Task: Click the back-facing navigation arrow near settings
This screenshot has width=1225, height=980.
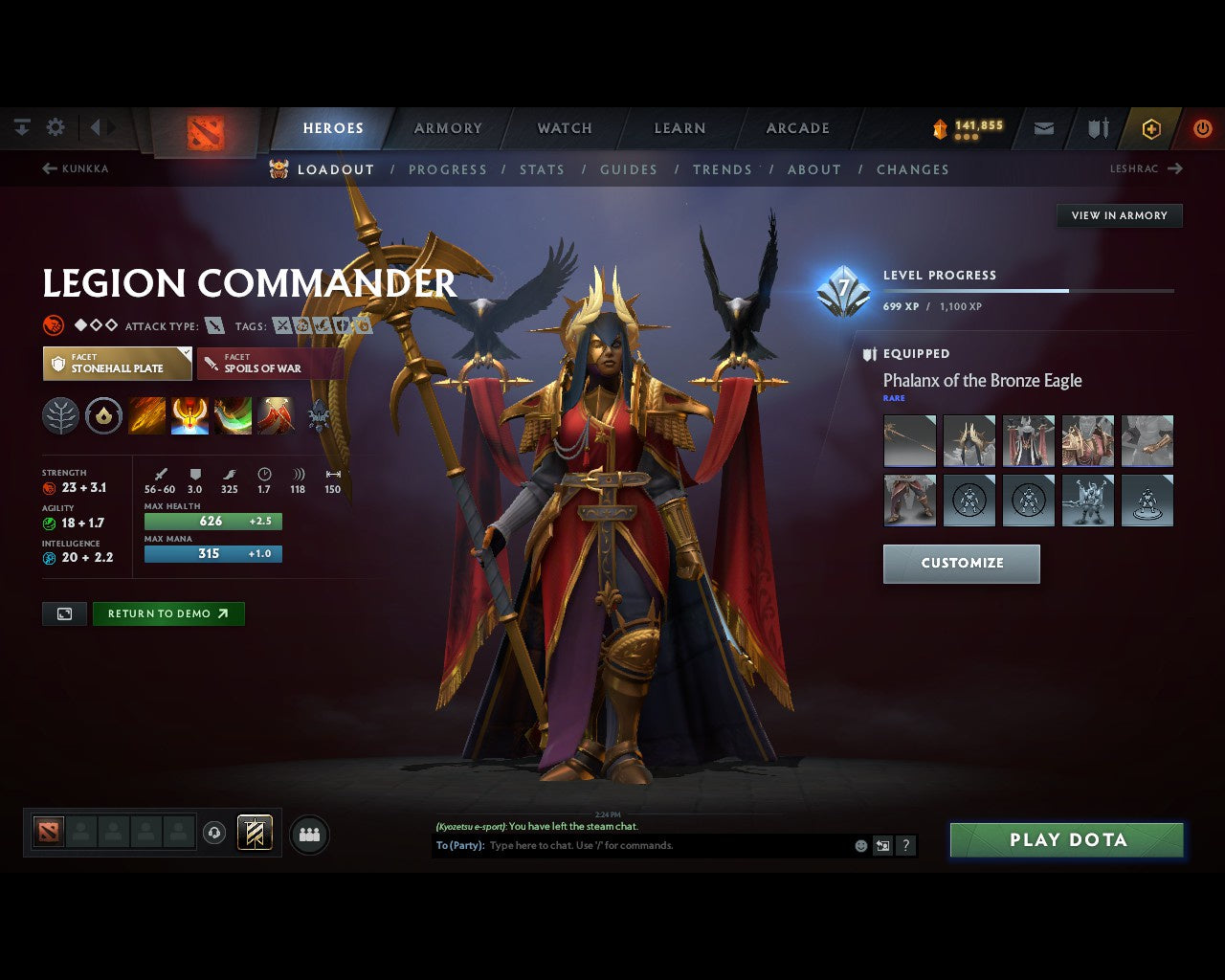Action: click(95, 126)
